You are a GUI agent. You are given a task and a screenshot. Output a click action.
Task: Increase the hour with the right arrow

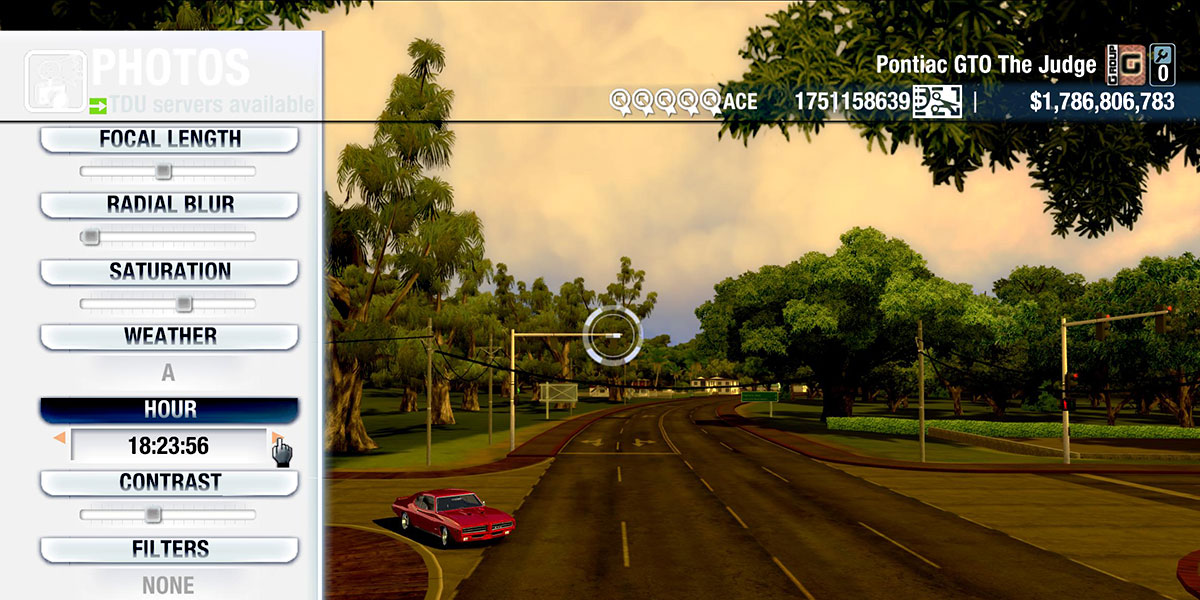coord(275,438)
